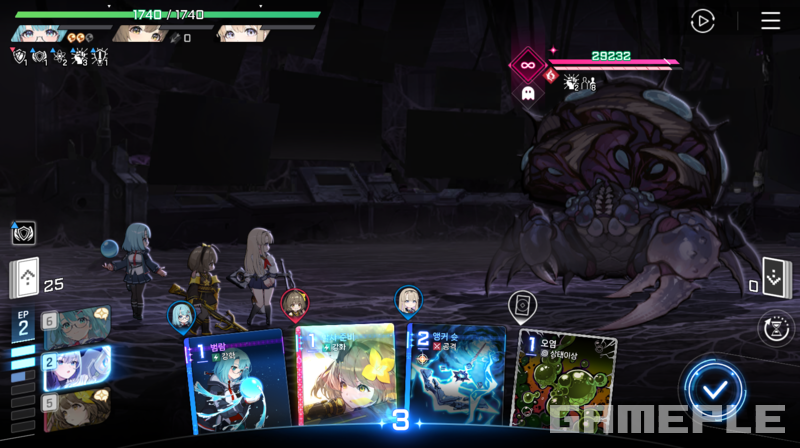The height and width of the screenshot is (448, 800).
Task: Activate the highlighted EGO skill costing 2
Action: point(76,364)
